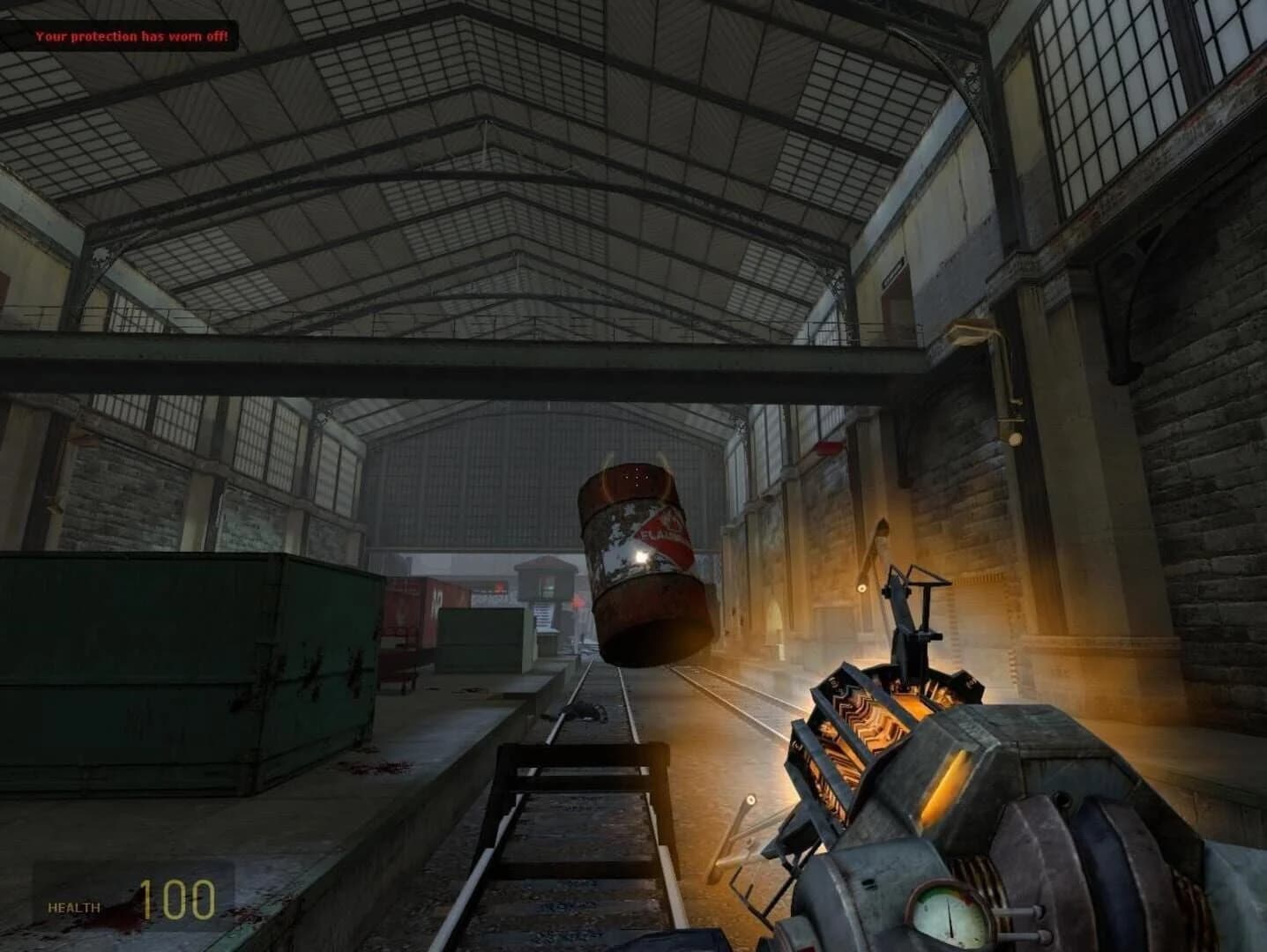
Task: Click the overhead steel crossbeam
Action: (441, 370)
